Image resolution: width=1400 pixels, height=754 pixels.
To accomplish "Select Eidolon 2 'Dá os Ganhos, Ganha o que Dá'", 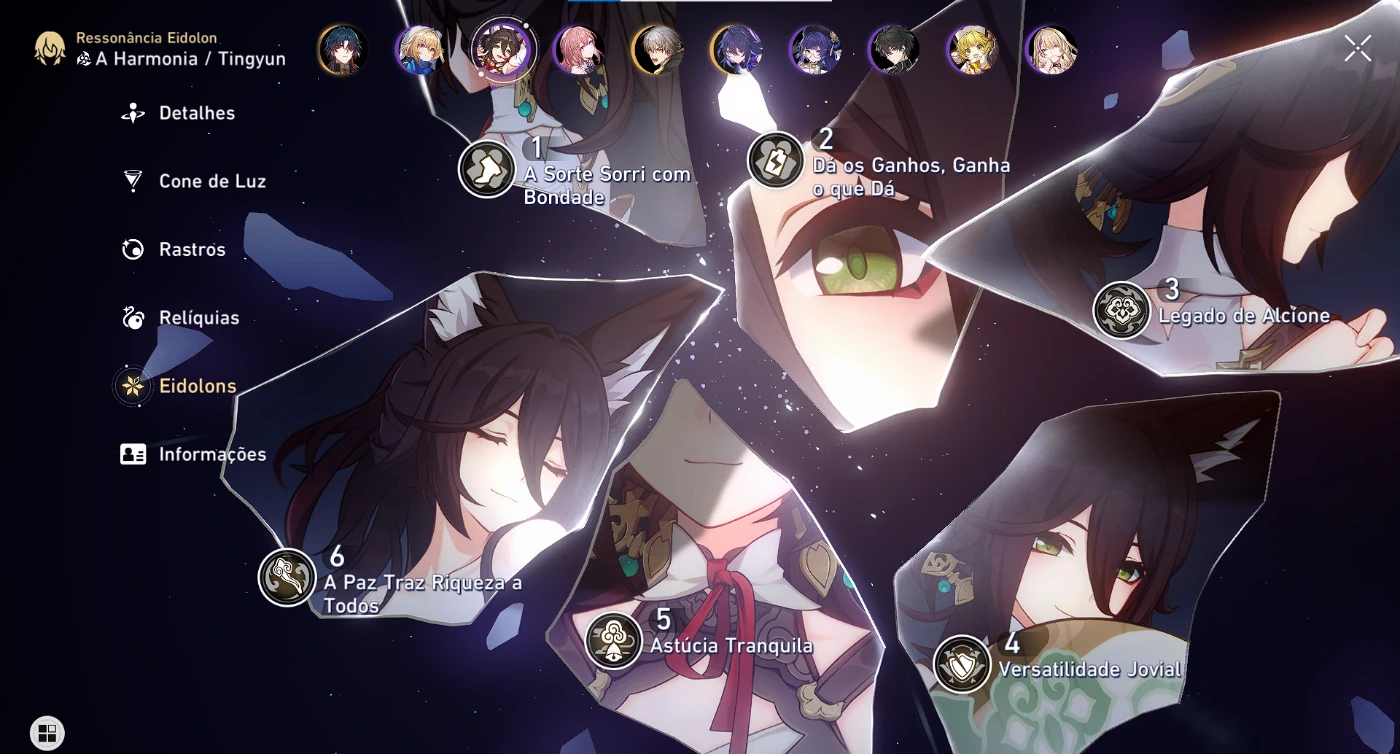I will click(x=775, y=161).
